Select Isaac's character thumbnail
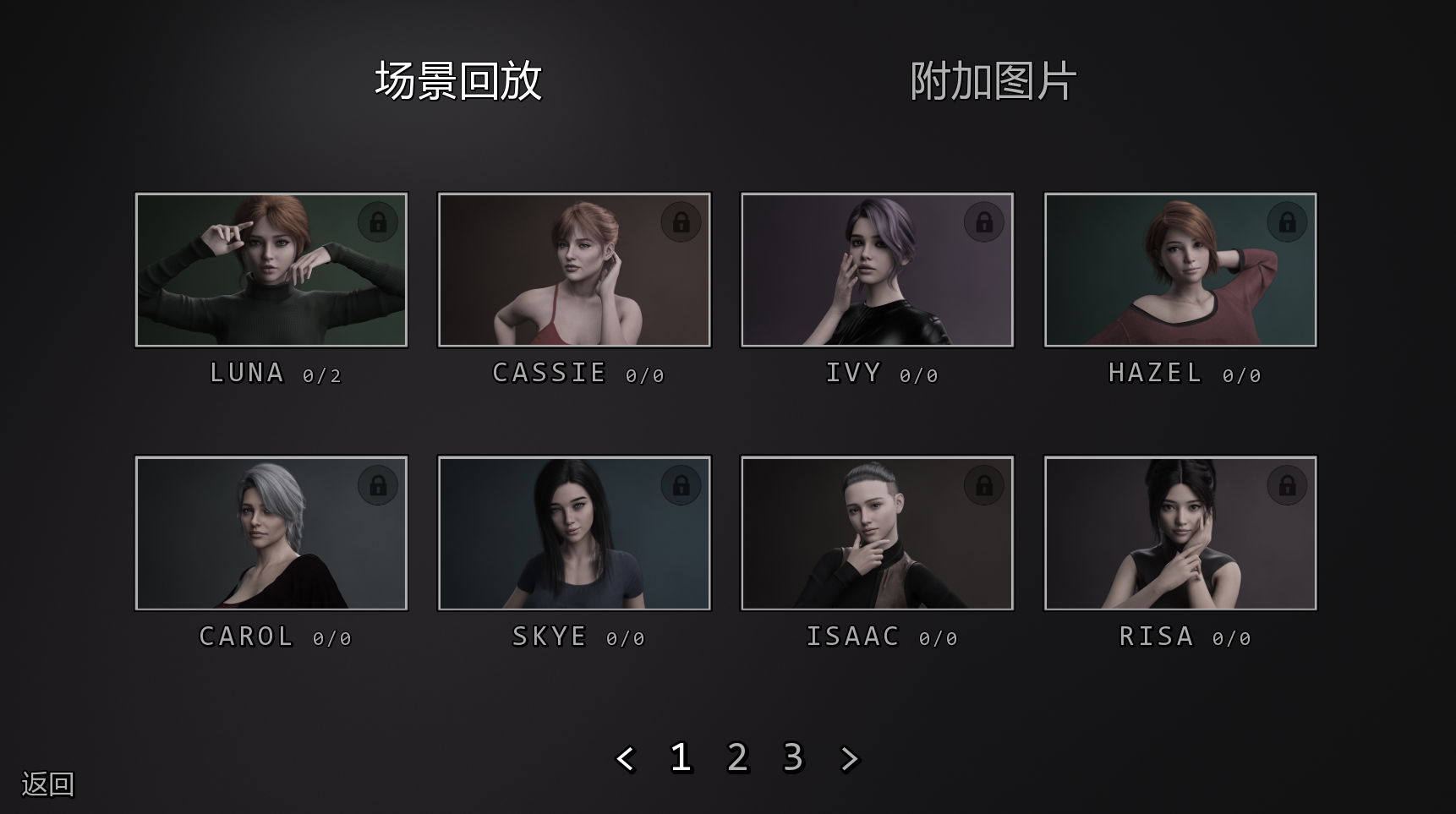The height and width of the screenshot is (814, 1456). [x=877, y=533]
